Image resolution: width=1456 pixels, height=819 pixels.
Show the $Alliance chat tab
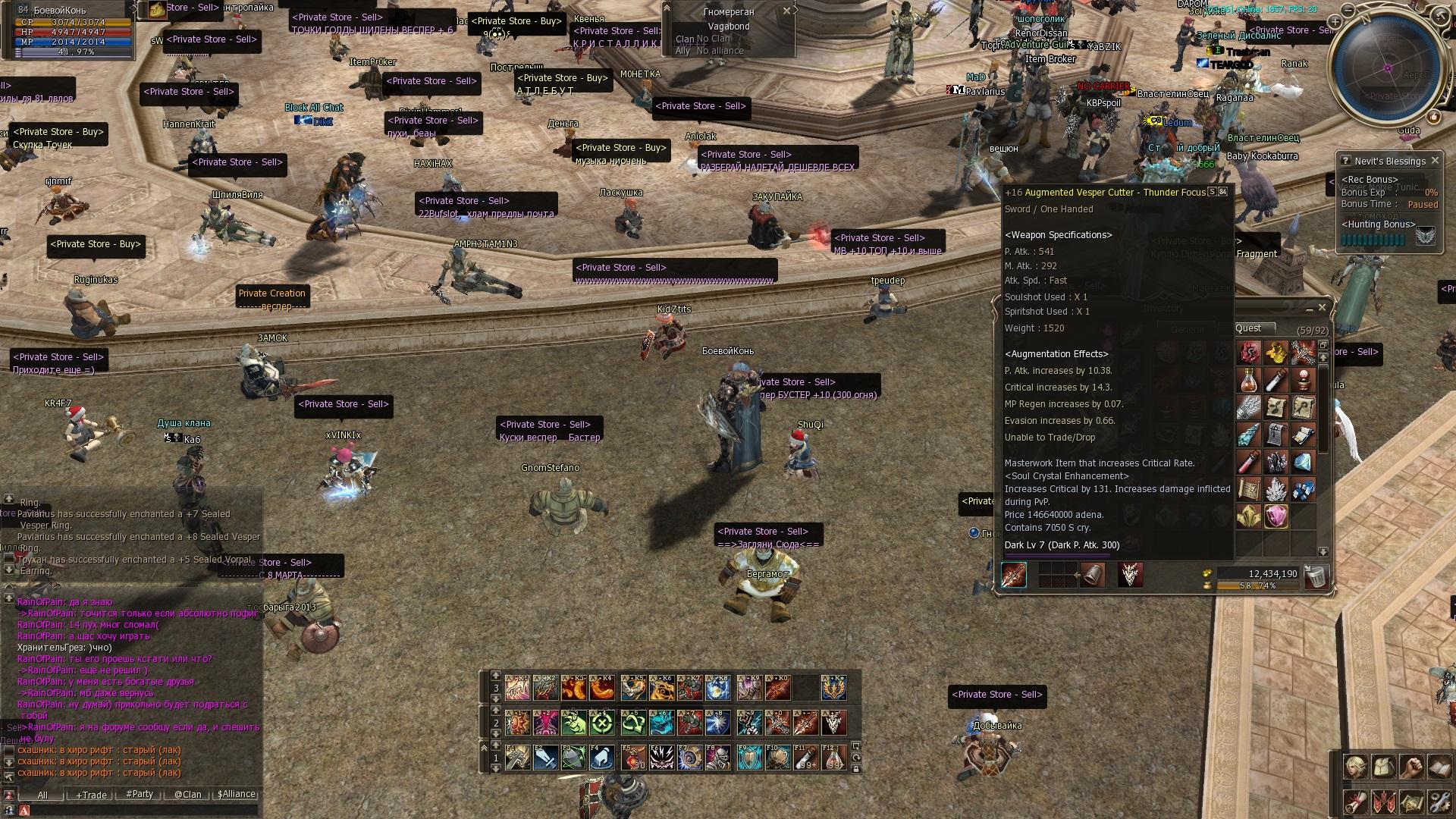pyautogui.click(x=237, y=794)
